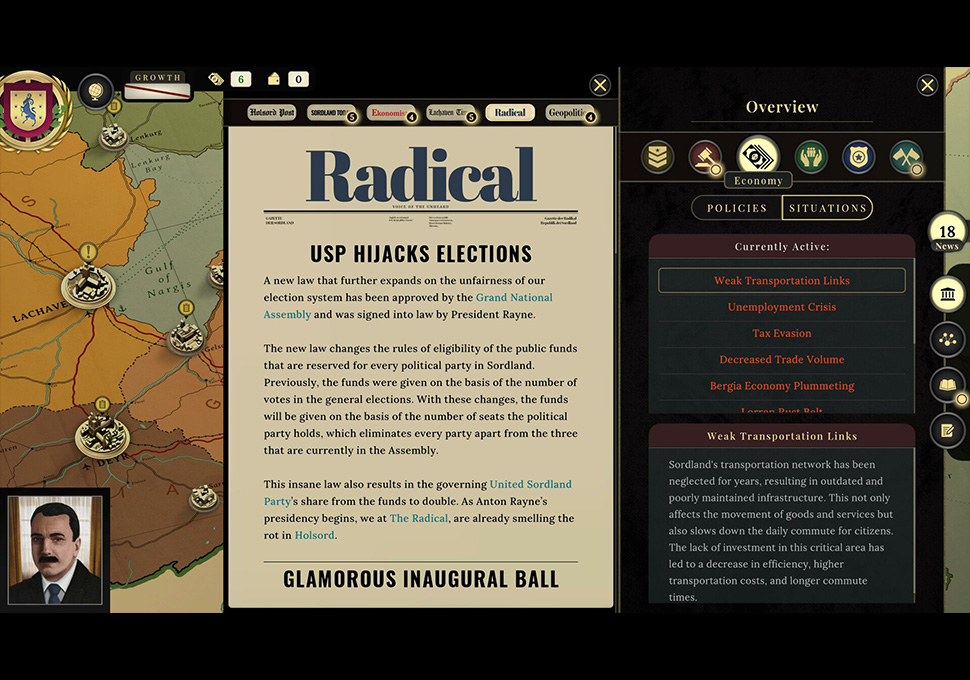Close the newspaper panel

[600, 85]
